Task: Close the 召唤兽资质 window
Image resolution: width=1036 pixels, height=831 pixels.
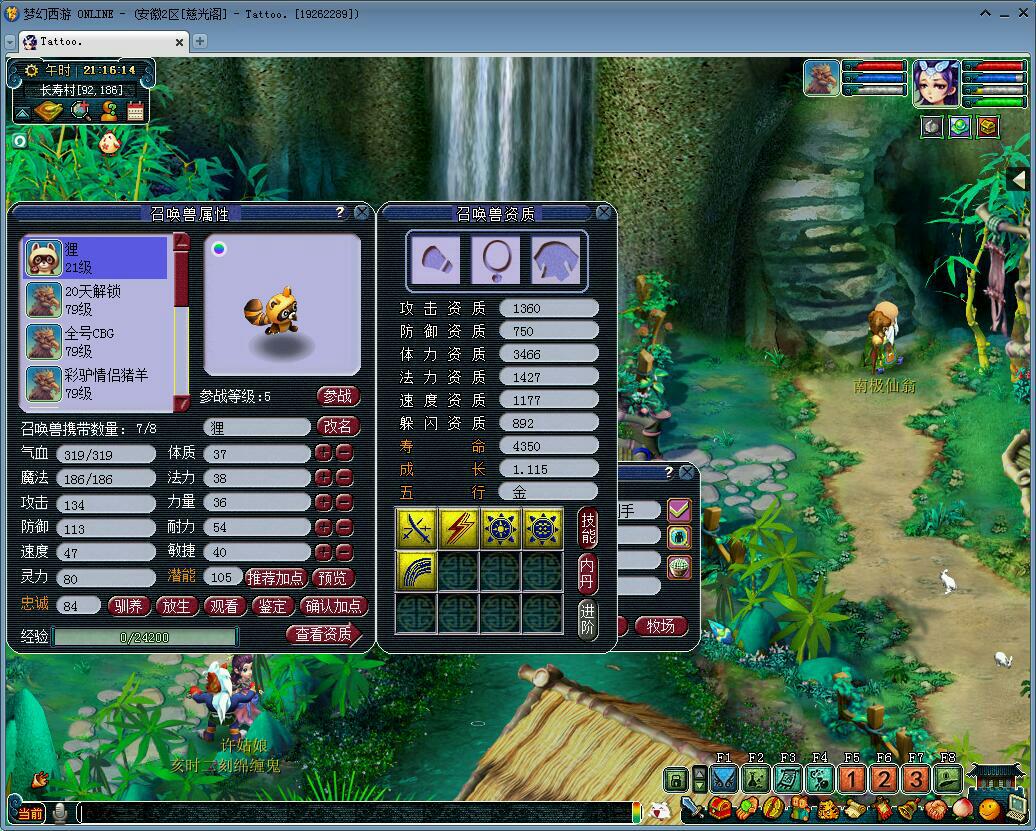Action: pyautogui.click(x=604, y=212)
